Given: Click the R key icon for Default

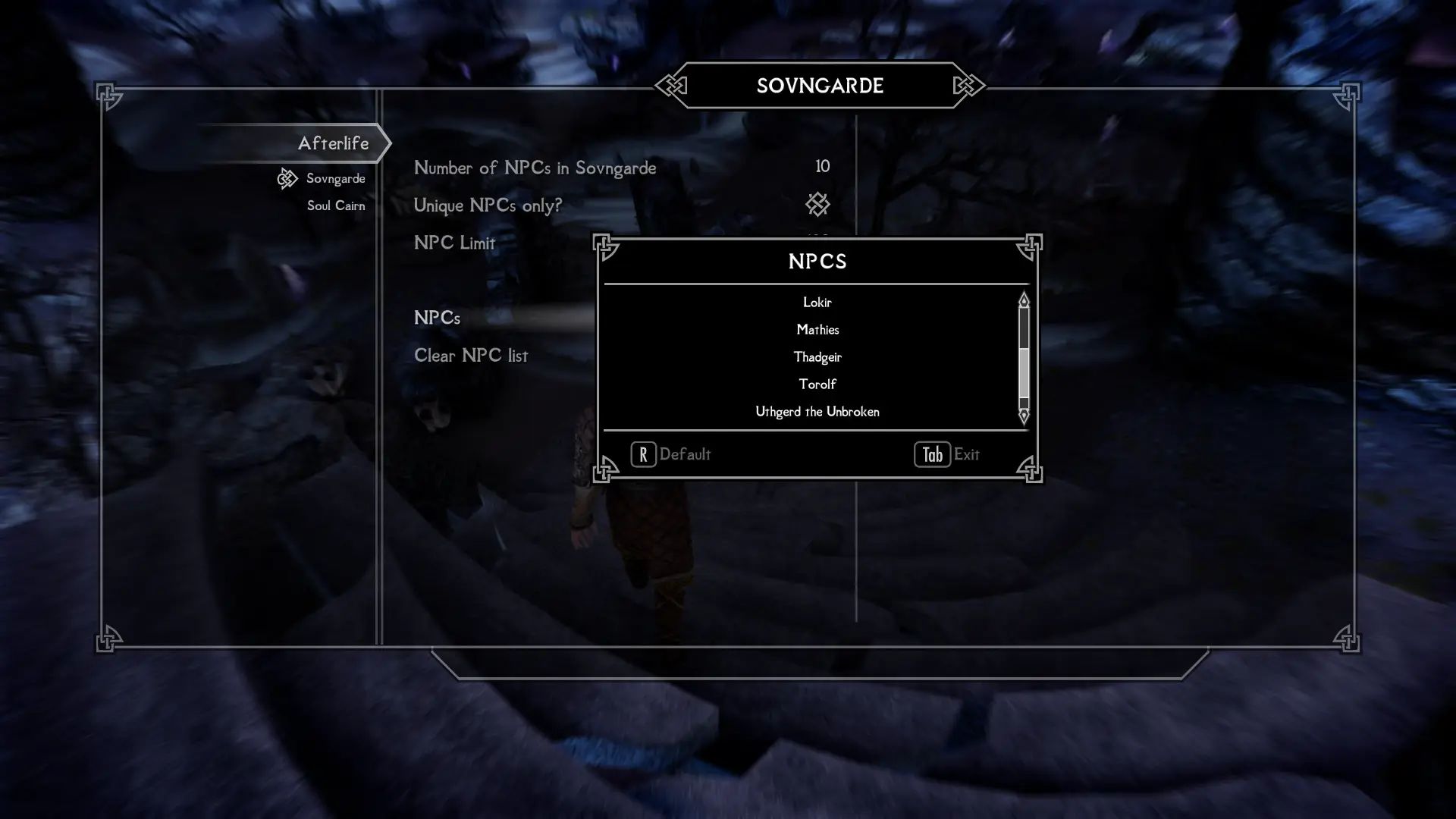Looking at the screenshot, I should (x=642, y=454).
